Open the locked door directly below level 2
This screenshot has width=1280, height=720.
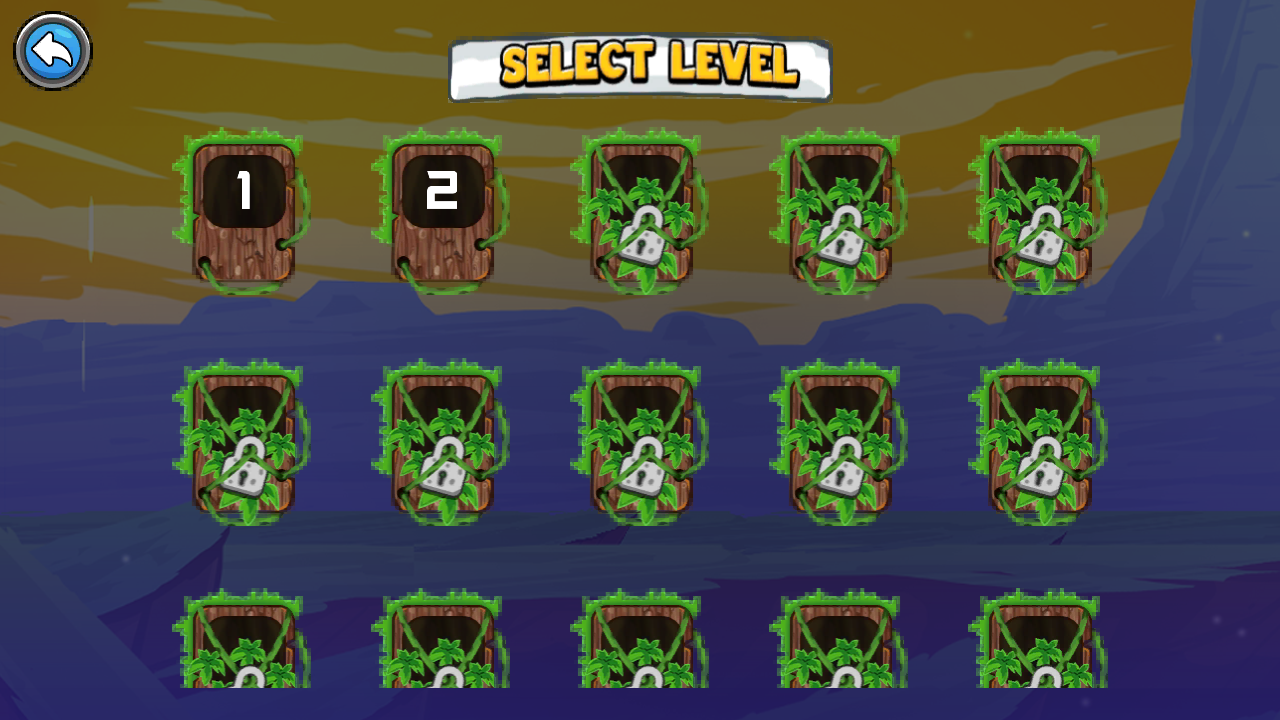pos(443,440)
